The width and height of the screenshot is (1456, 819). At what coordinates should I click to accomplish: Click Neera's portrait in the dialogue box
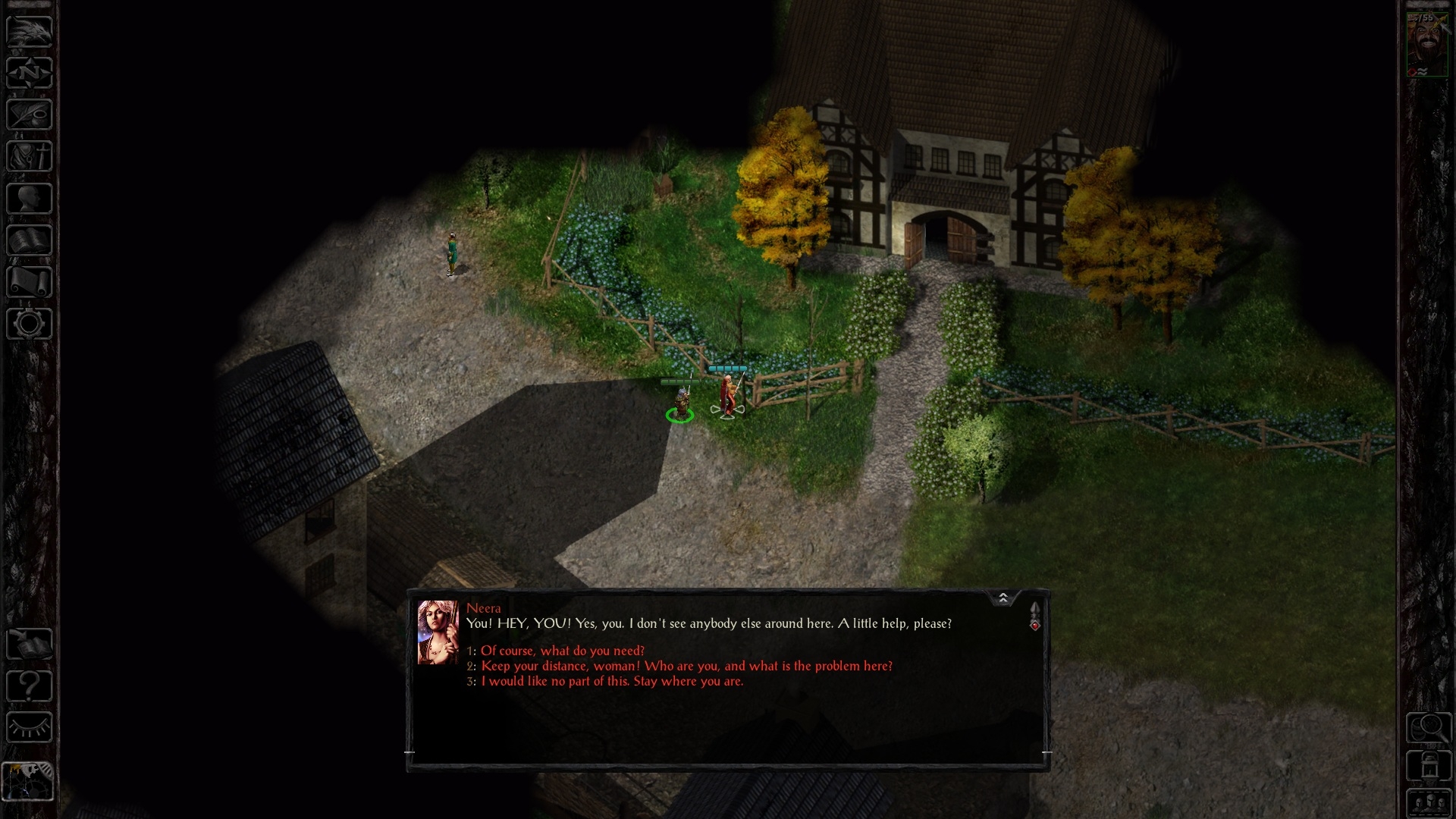[x=438, y=632]
